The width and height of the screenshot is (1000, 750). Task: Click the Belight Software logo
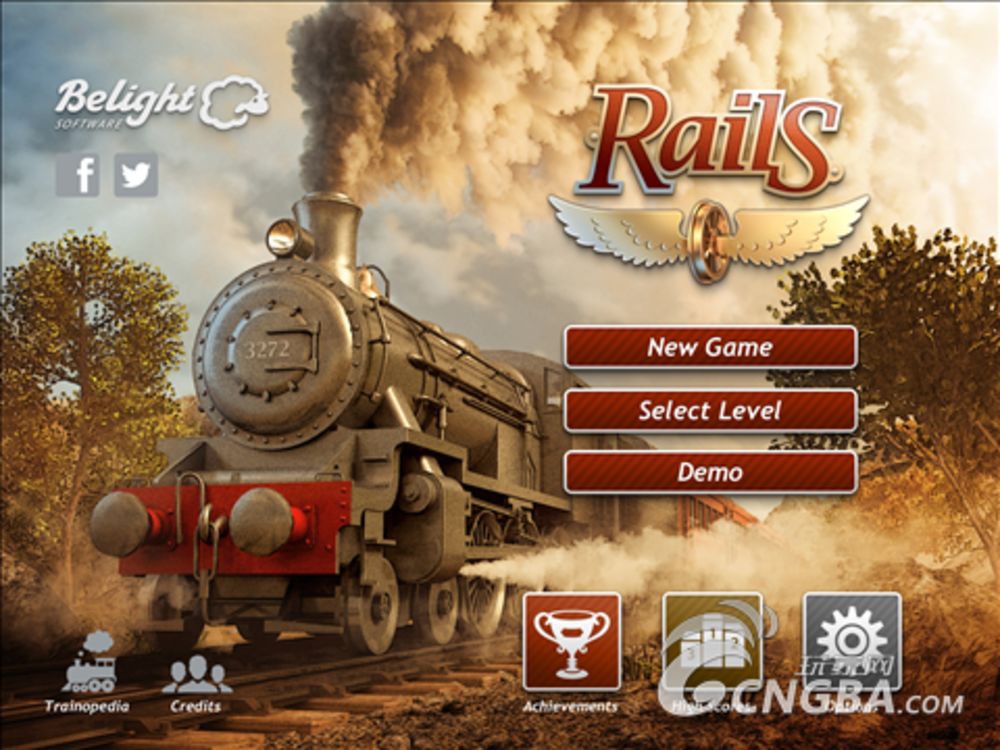(162, 103)
